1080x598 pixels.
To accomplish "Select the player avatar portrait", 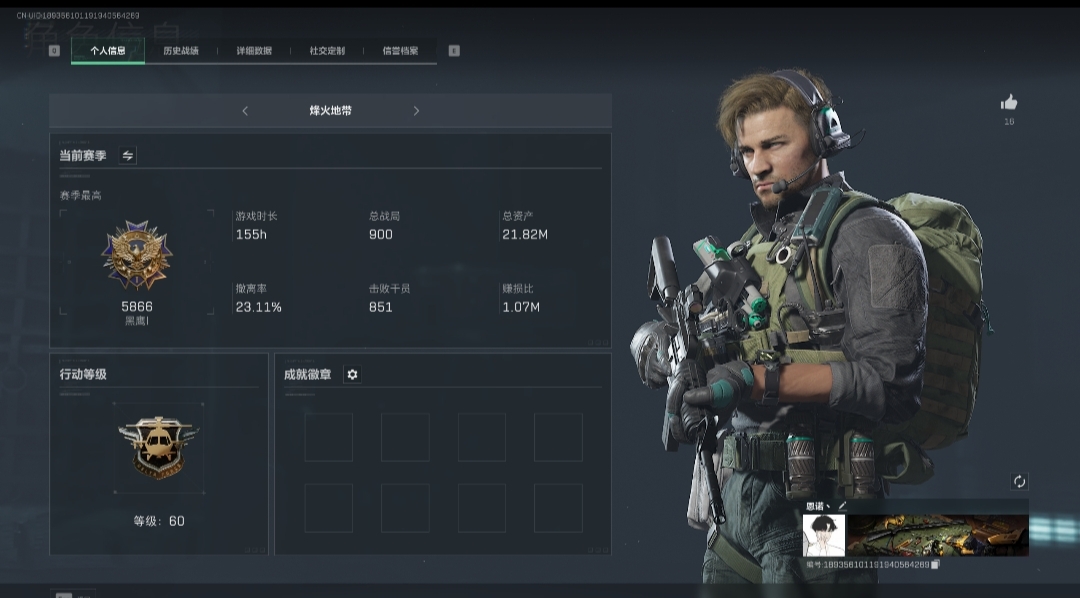I will pos(824,535).
